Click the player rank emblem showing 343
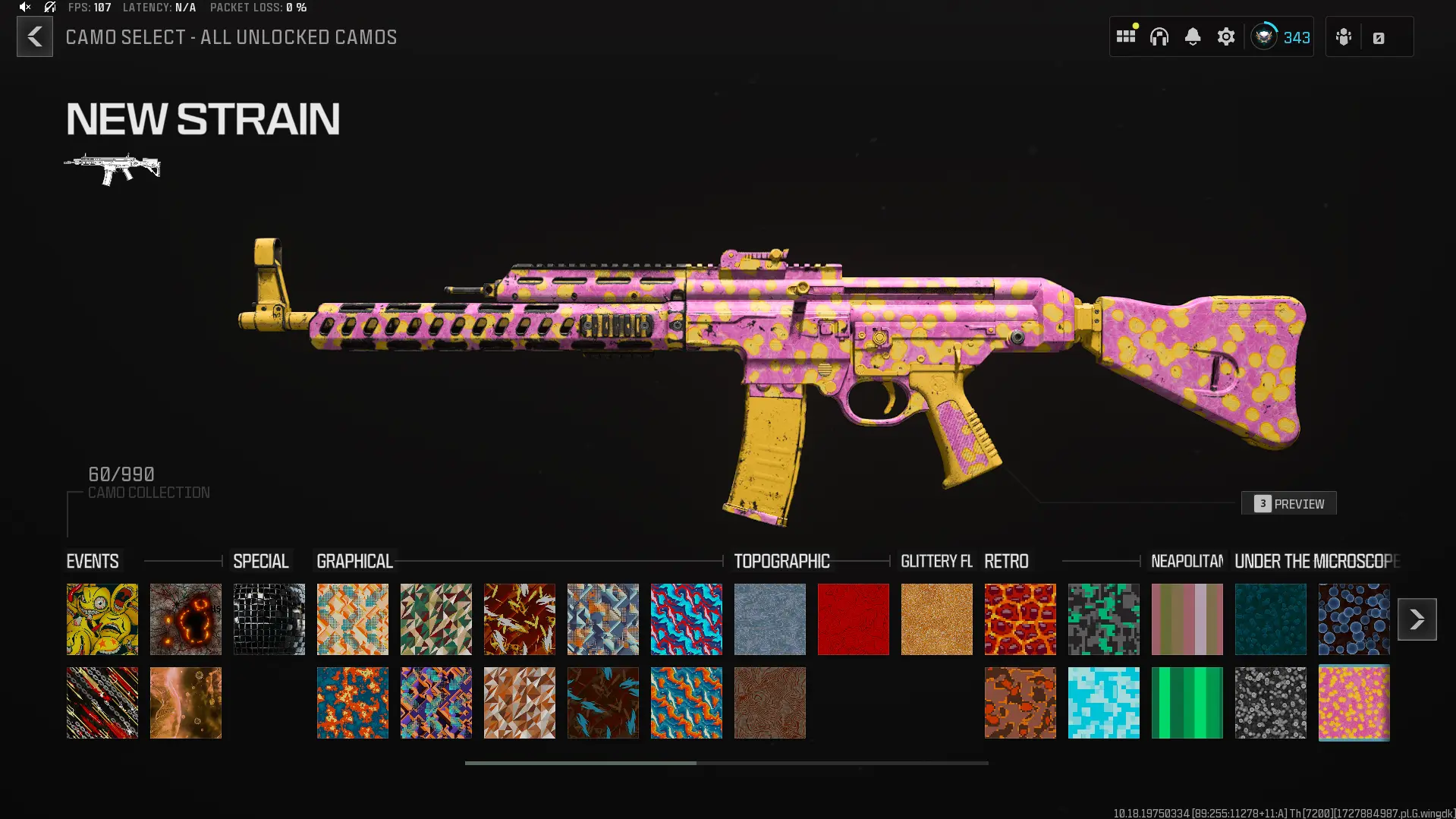Viewport: 1456px width, 819px height. pos(1263,36)
